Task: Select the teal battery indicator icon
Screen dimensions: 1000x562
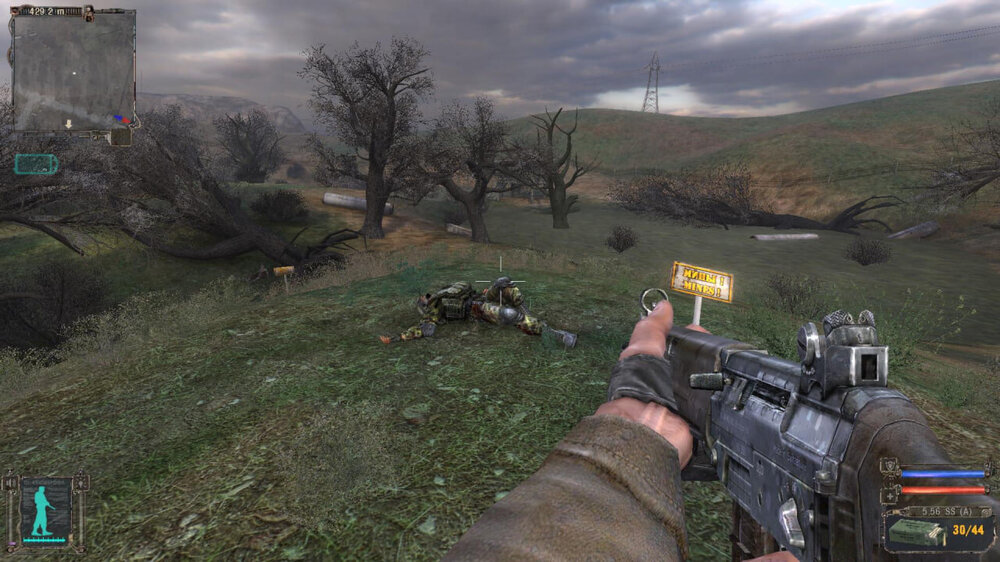Action: coord(35,164)
